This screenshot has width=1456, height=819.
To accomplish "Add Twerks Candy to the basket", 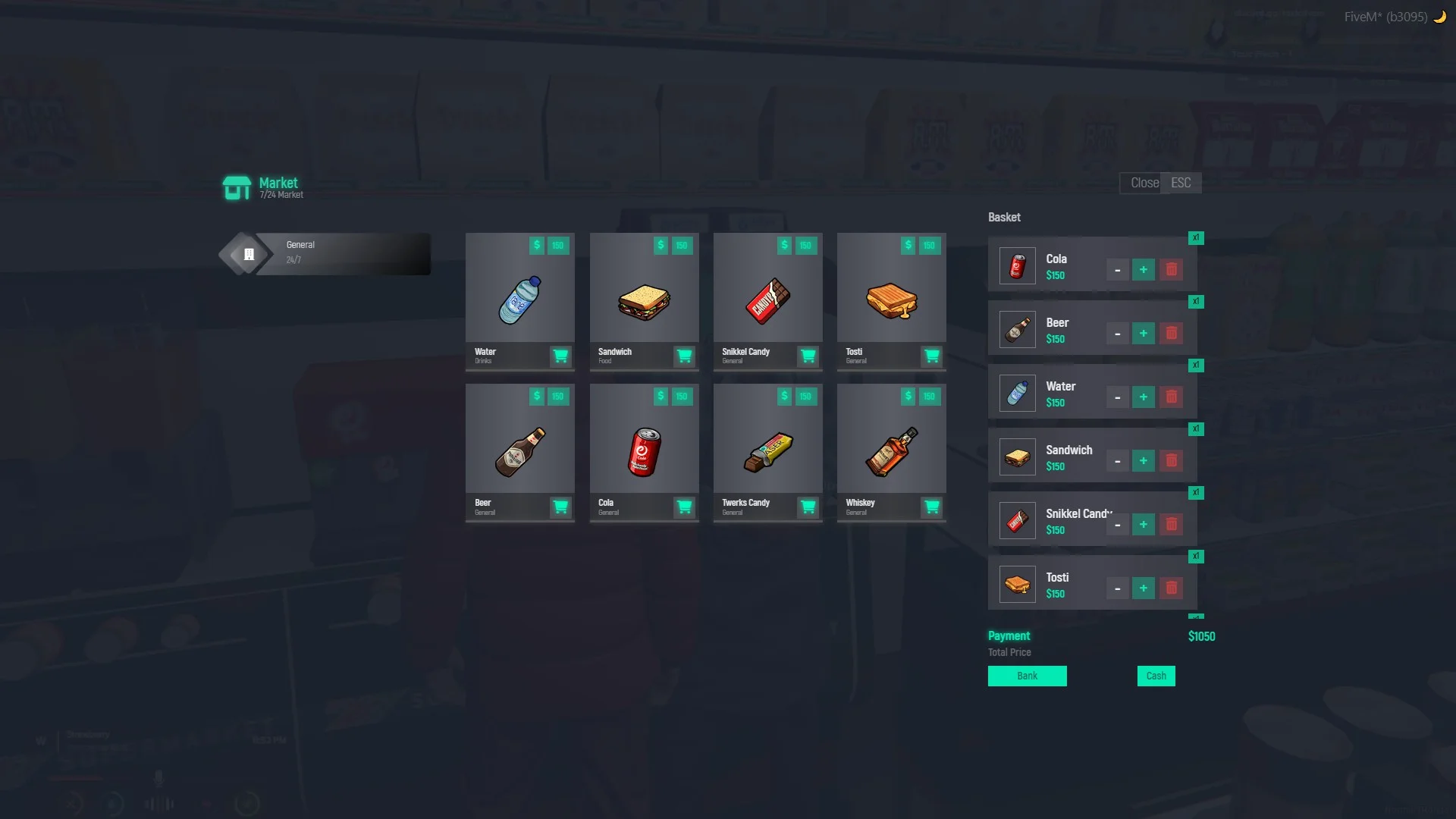I will 808,507.
